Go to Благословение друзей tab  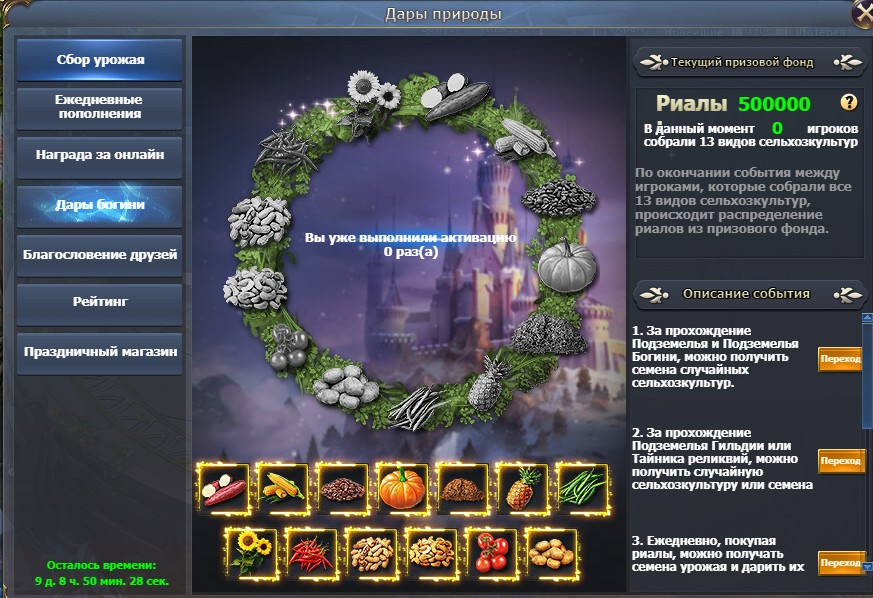point(100,254)
